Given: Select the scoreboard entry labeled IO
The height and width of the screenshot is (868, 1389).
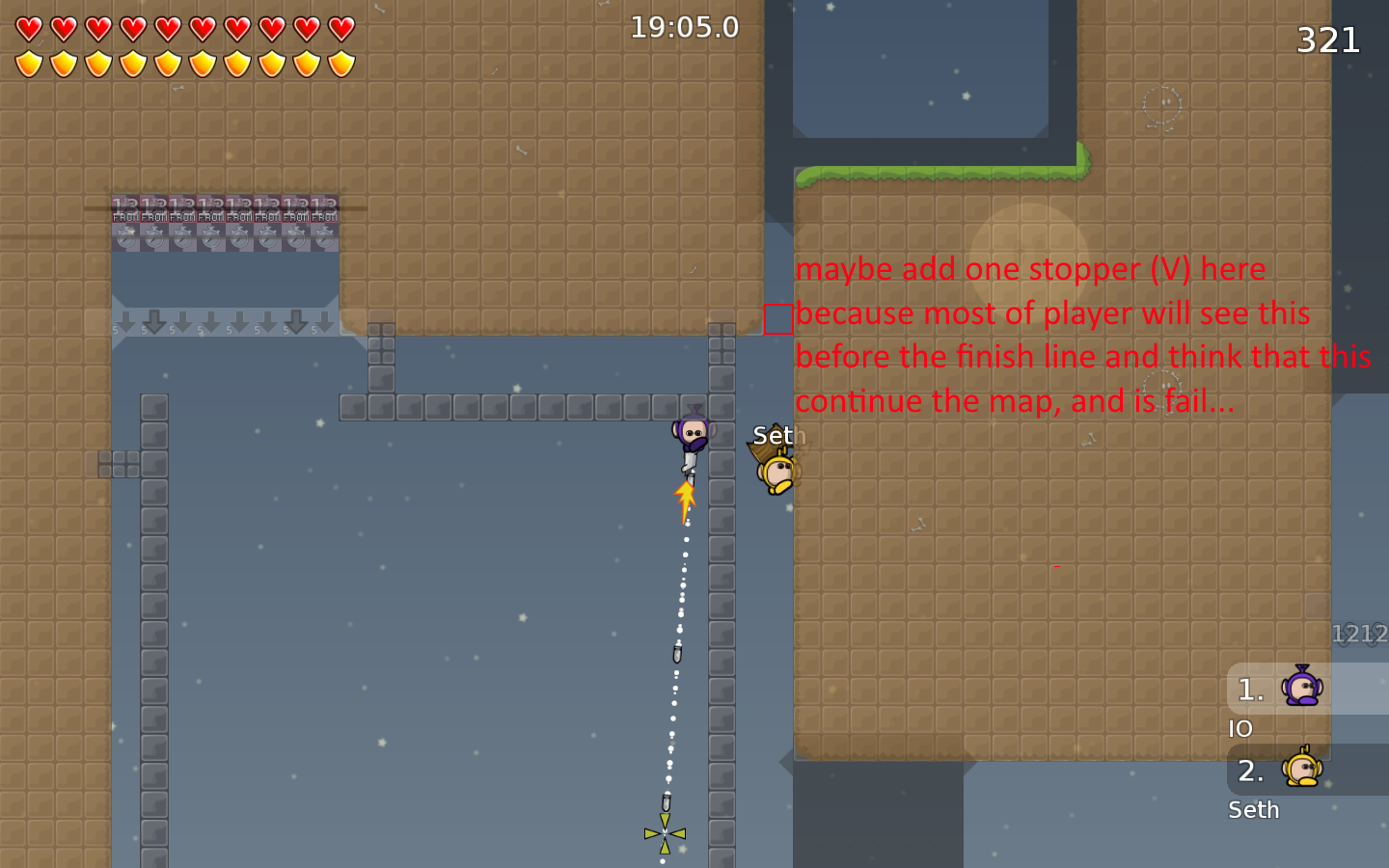Looking at the screenshot, I should pyautogui.click(x=1240, y=728).
